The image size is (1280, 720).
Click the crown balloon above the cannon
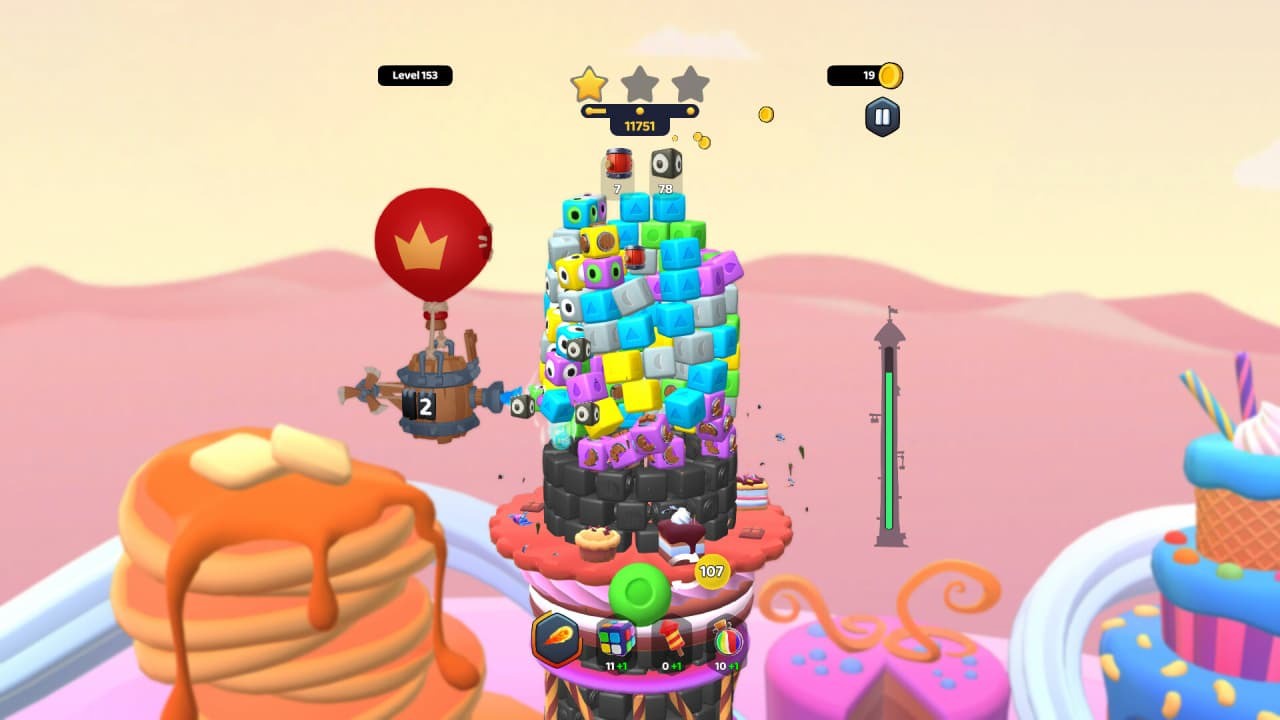432,243
